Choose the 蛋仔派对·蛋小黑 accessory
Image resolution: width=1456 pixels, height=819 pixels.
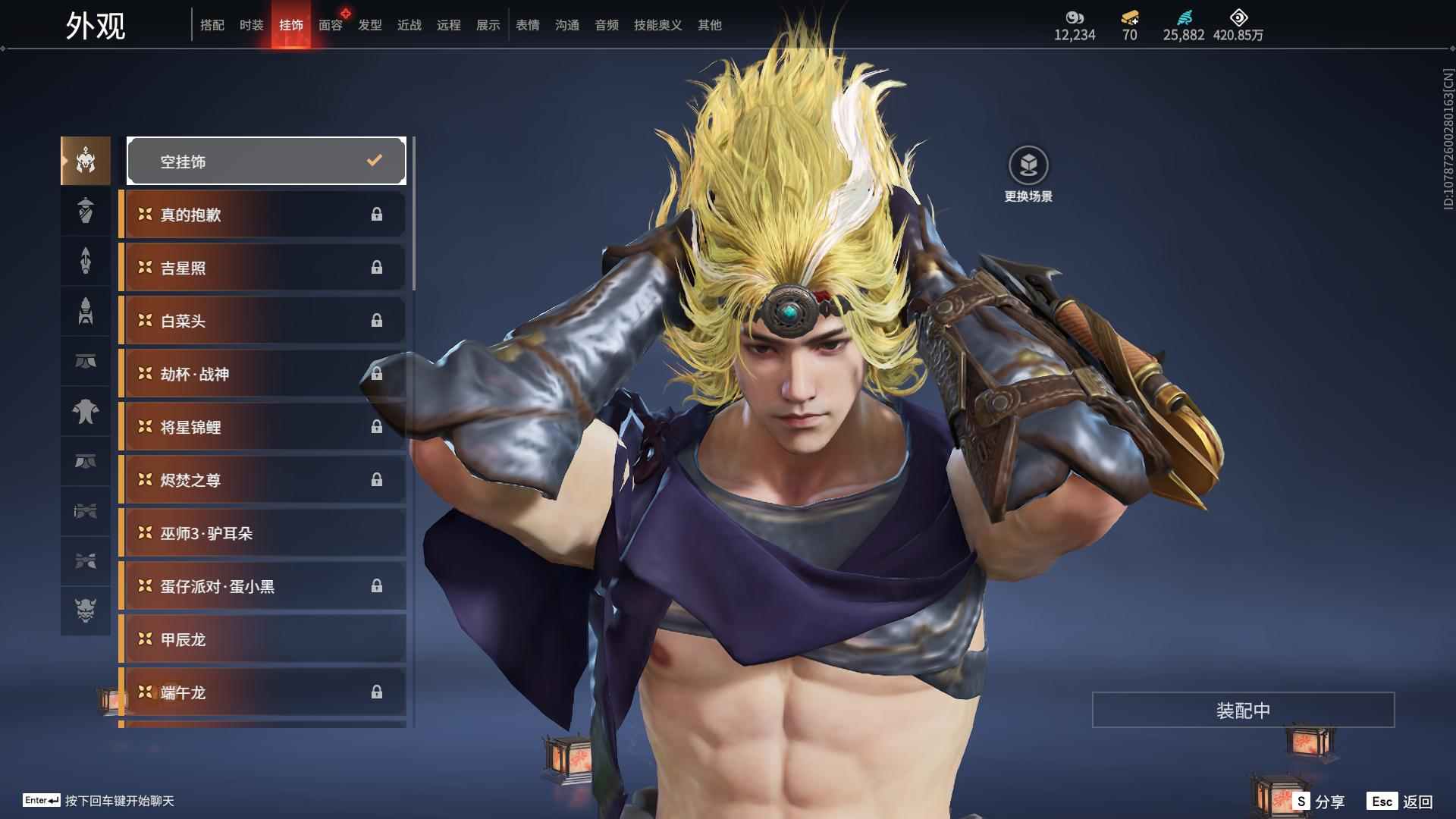[262, 586]
